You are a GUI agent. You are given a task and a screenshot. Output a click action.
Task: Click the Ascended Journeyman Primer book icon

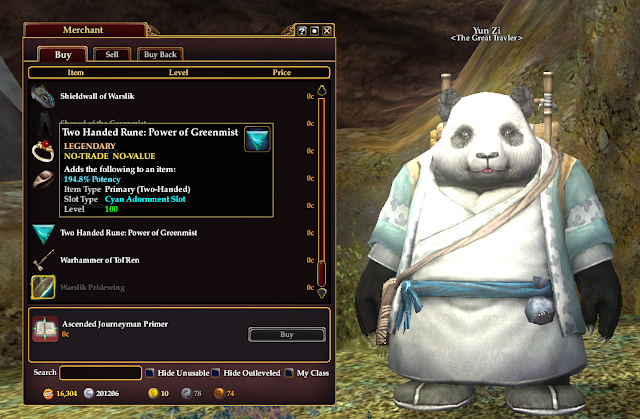pos(45,329)
